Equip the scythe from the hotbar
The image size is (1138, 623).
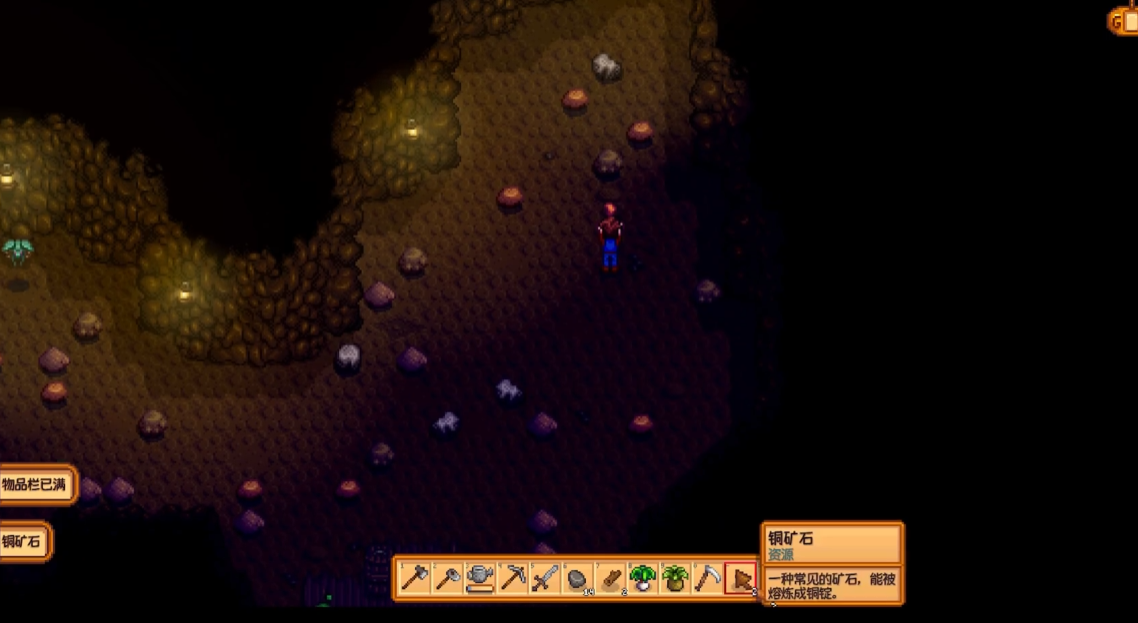(x=707, y=578)
